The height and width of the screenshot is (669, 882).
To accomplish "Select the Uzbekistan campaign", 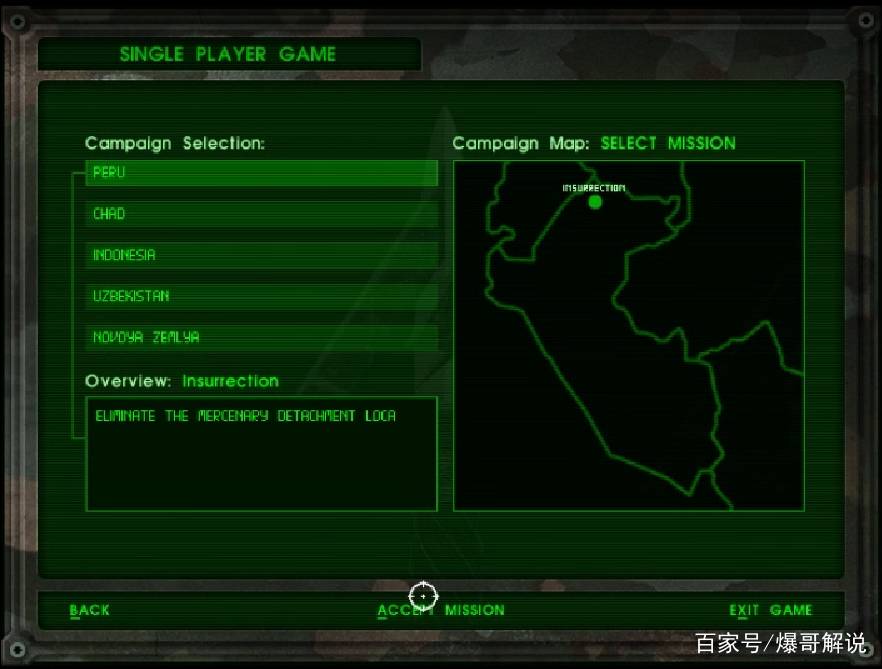I will [261, 296].
